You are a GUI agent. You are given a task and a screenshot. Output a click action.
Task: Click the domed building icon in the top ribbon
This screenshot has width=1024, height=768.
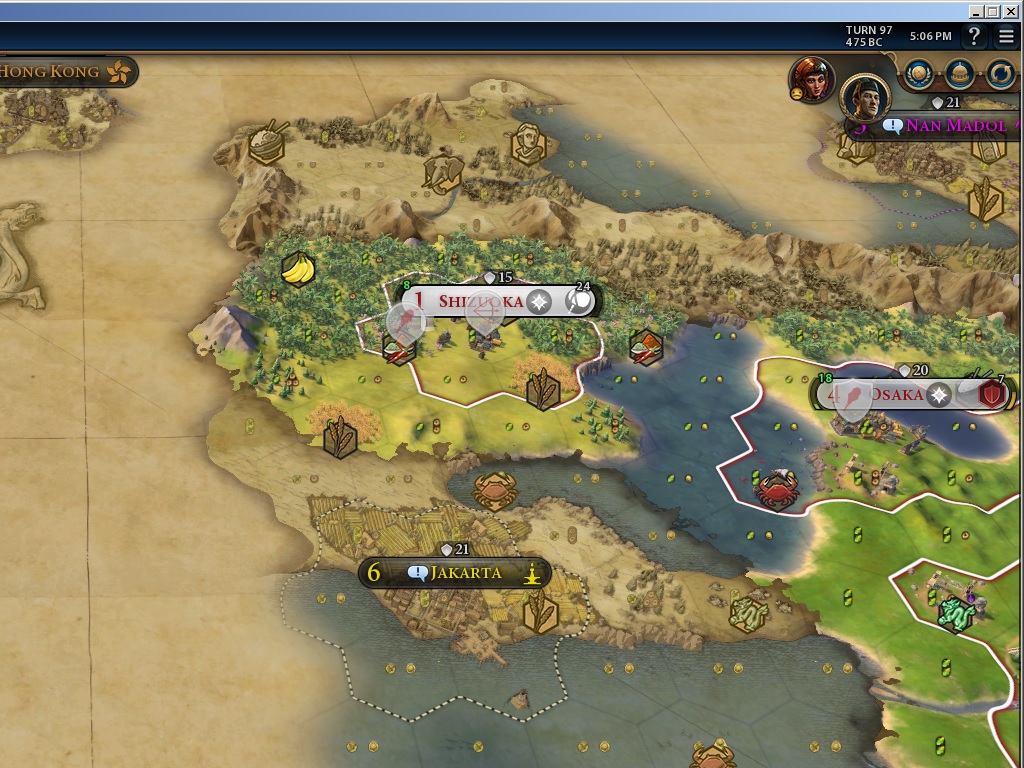960,72
